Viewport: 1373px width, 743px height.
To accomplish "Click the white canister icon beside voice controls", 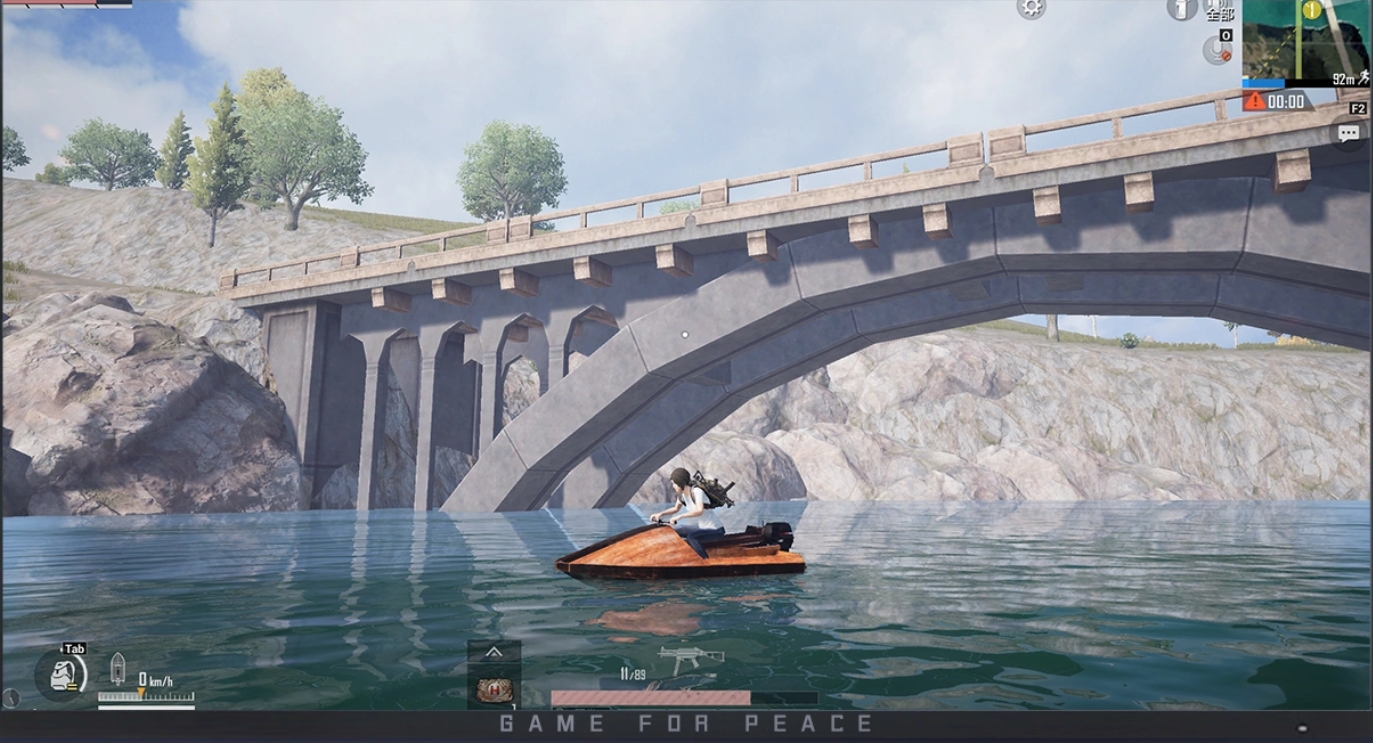I will click(1182, 9).
